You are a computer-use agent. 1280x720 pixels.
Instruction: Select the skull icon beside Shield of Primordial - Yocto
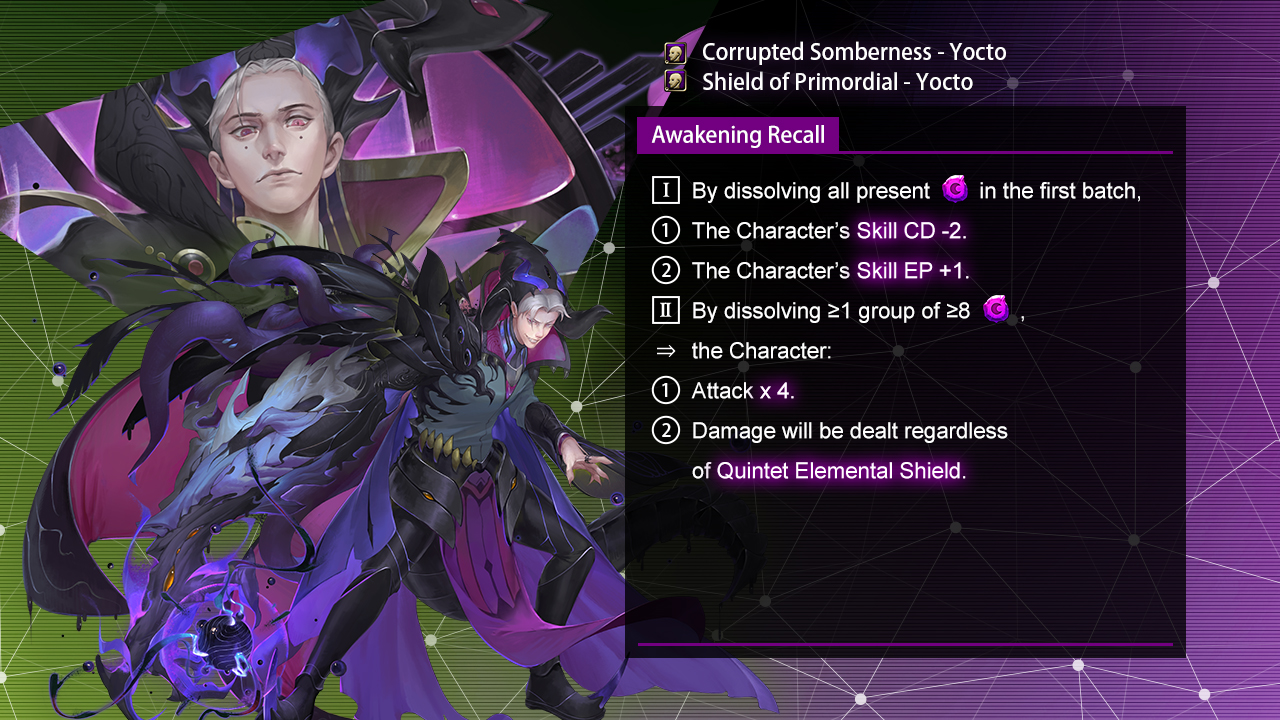click(675, 81)
